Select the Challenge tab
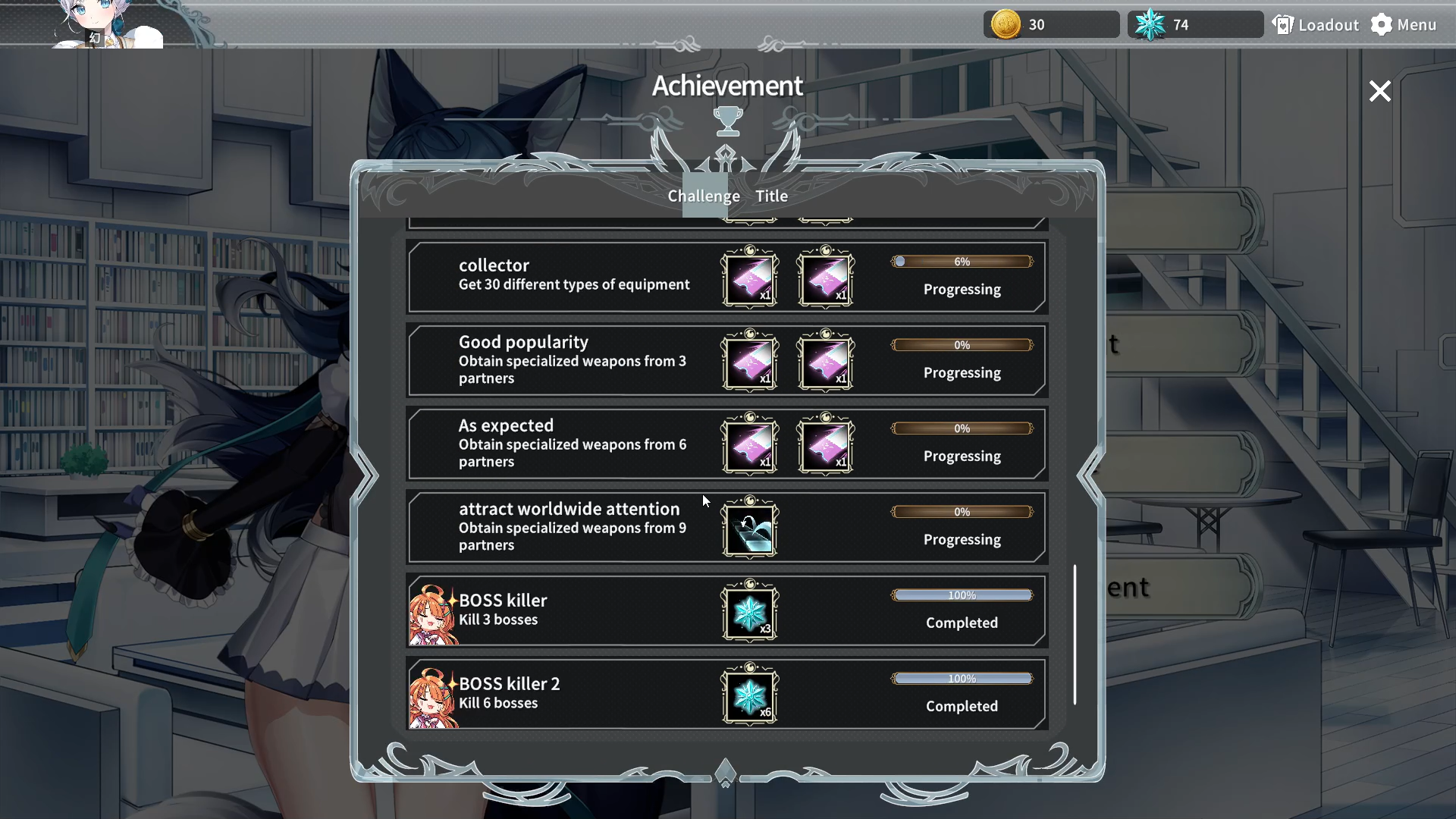This screenshot has height=819, width=1456. [703, 196]
